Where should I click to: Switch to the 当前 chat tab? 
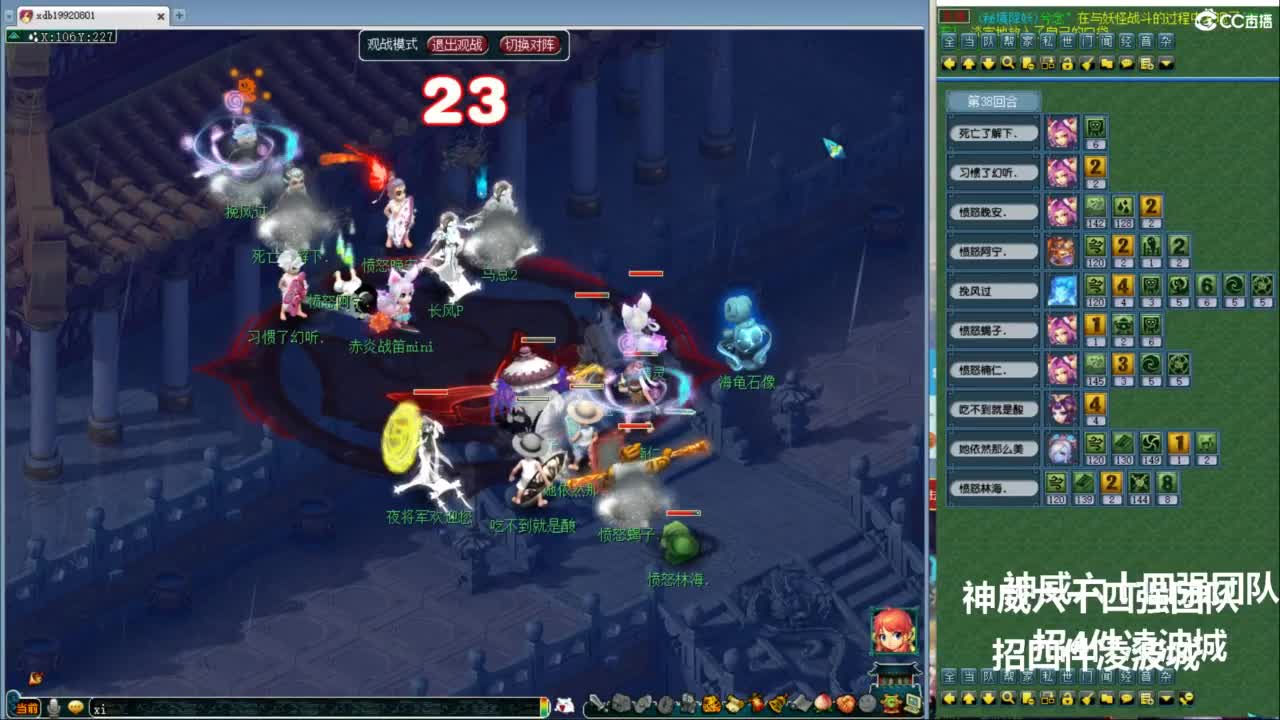coord(25,706)
